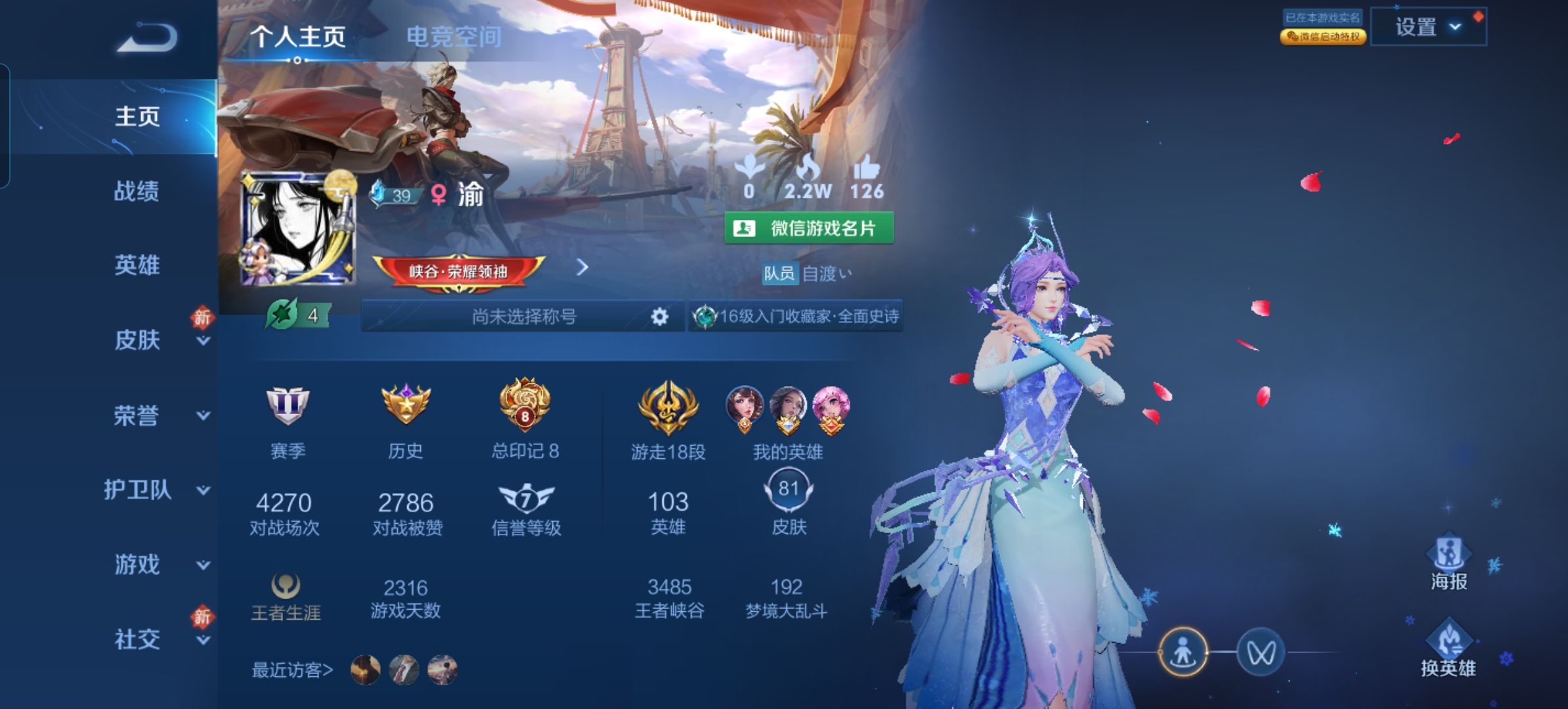Screen dimensions: 1568x709
Task: Select 英雄 in the left sidebar
Action: 137,265
